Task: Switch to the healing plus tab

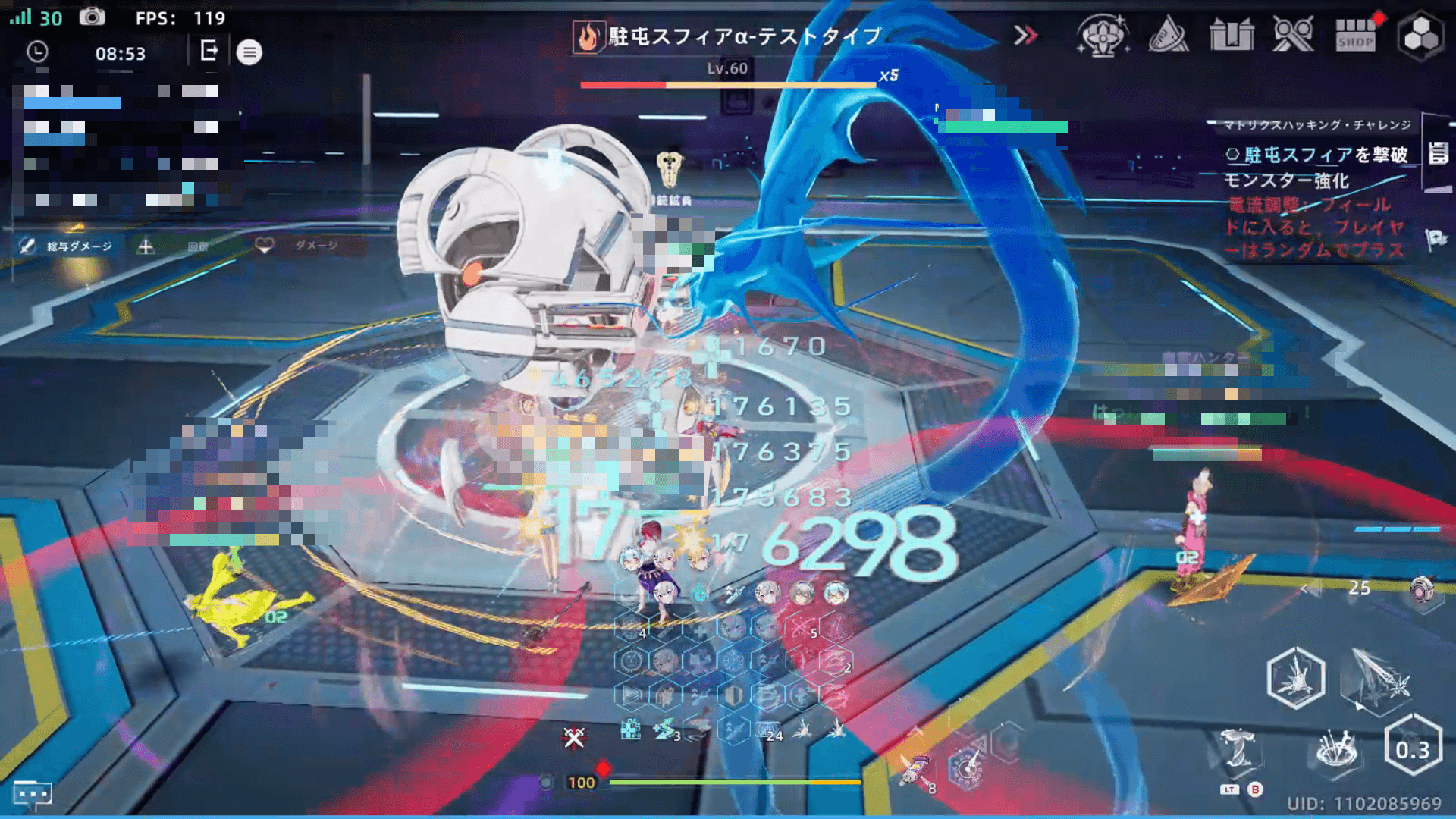Action: coord(146,246)
